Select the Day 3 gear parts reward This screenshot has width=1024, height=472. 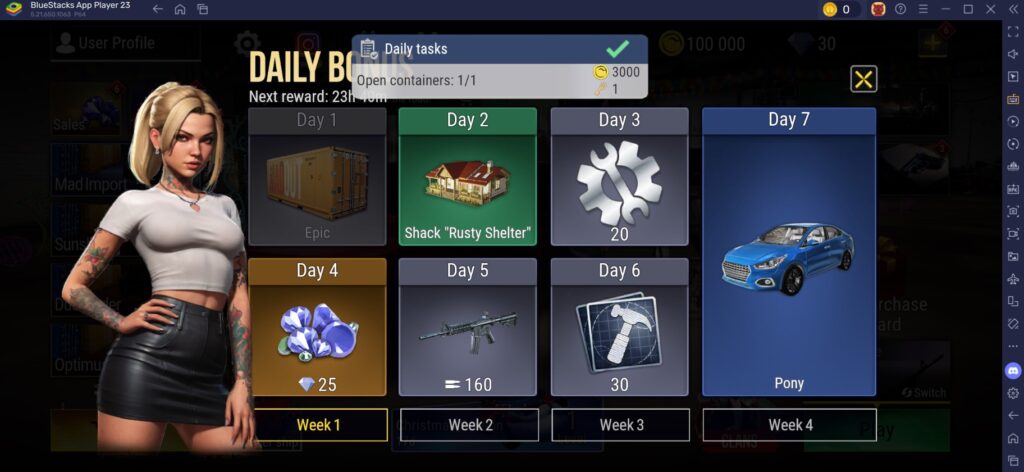619,177
